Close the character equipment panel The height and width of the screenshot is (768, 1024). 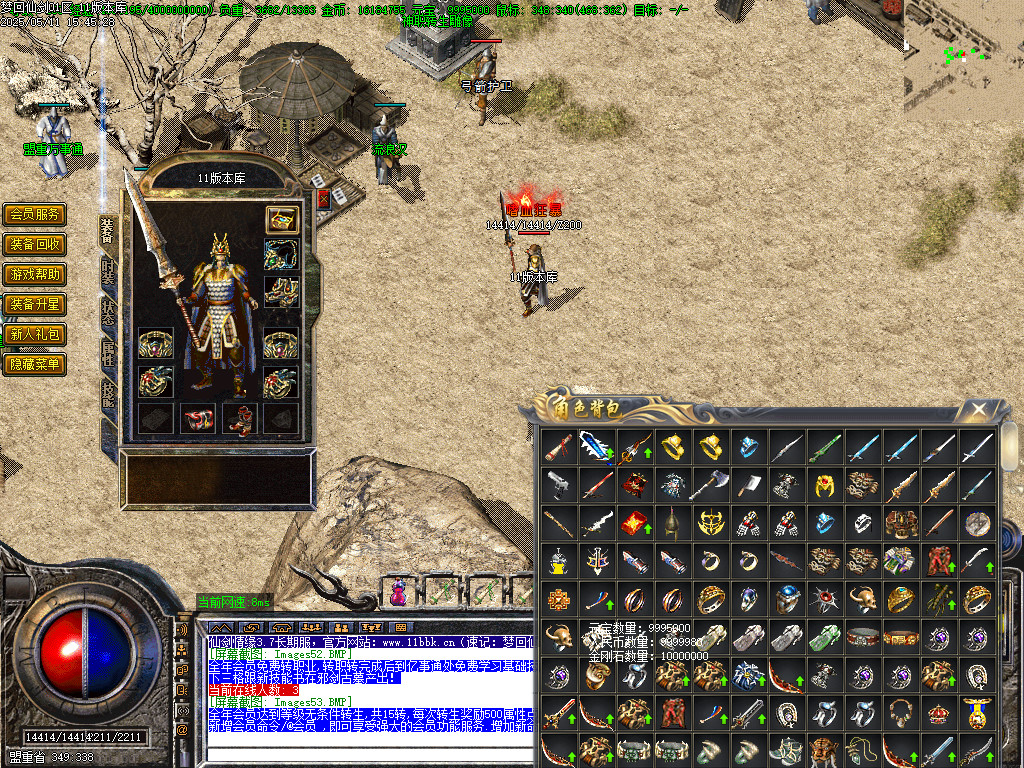pyautogui.click(x=323, y=199)
